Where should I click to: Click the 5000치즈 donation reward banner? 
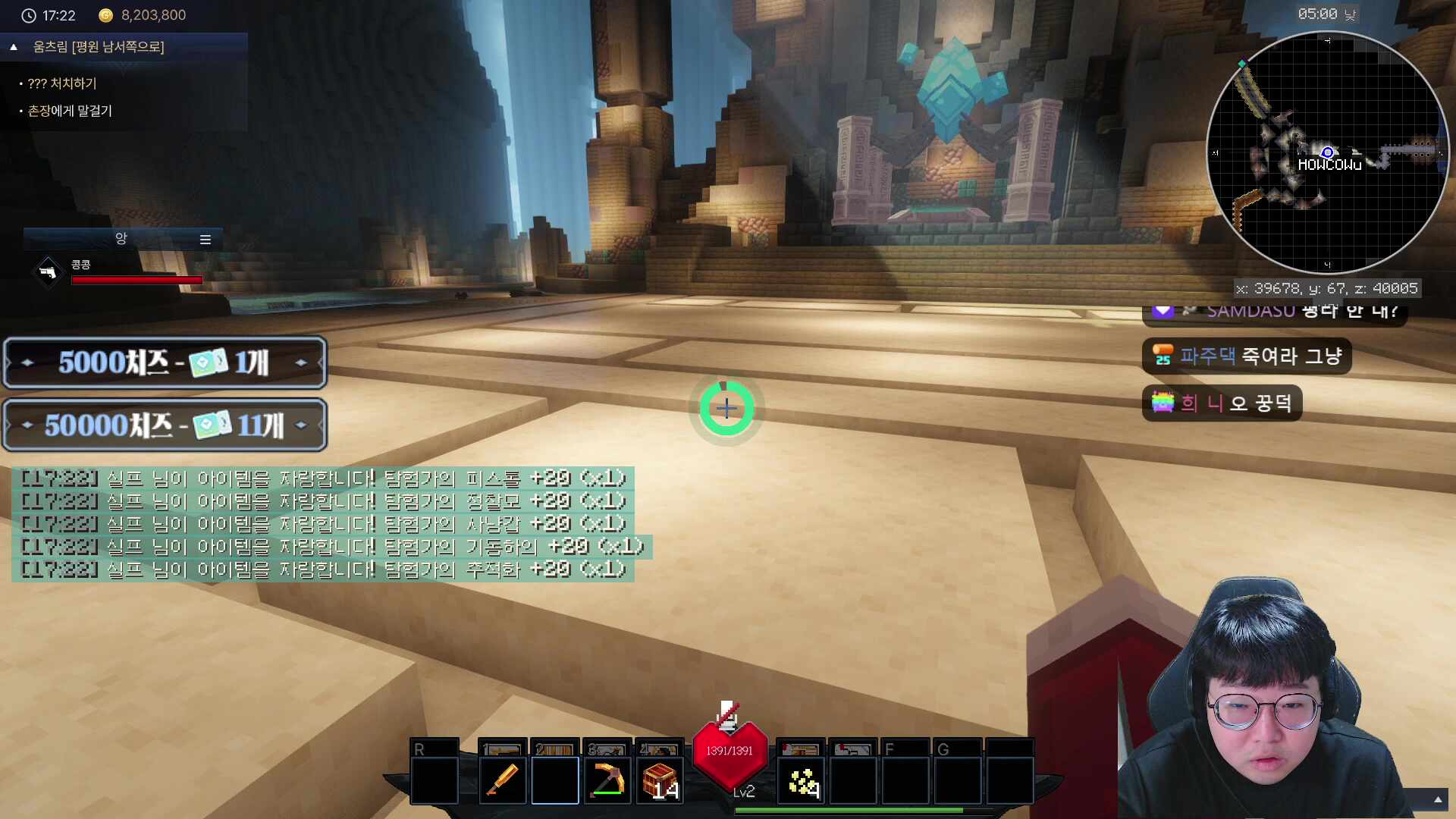tap(165, 362)
